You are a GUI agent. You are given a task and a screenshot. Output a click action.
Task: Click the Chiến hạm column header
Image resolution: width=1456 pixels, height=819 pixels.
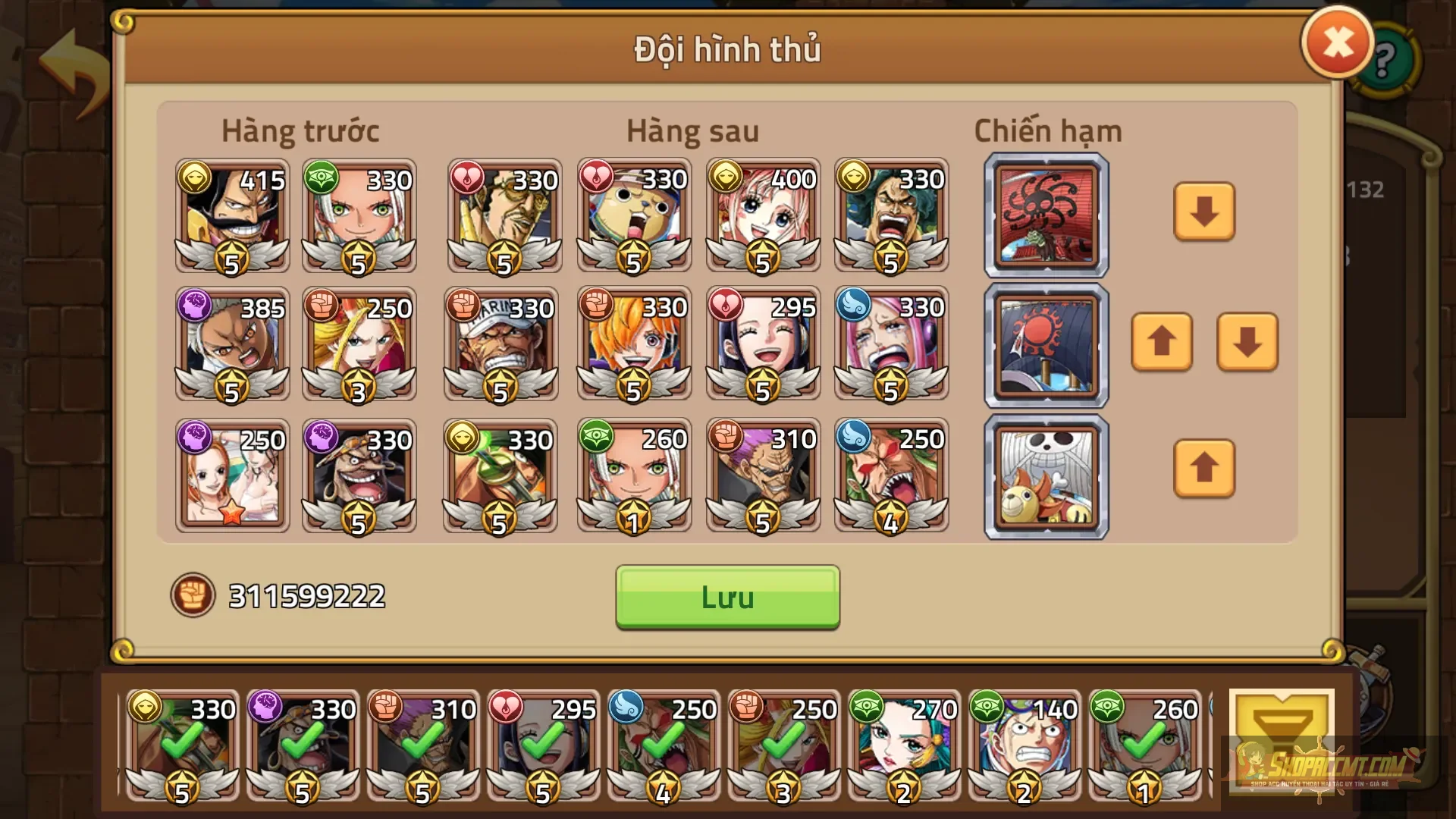click(x=1046, y=130)
